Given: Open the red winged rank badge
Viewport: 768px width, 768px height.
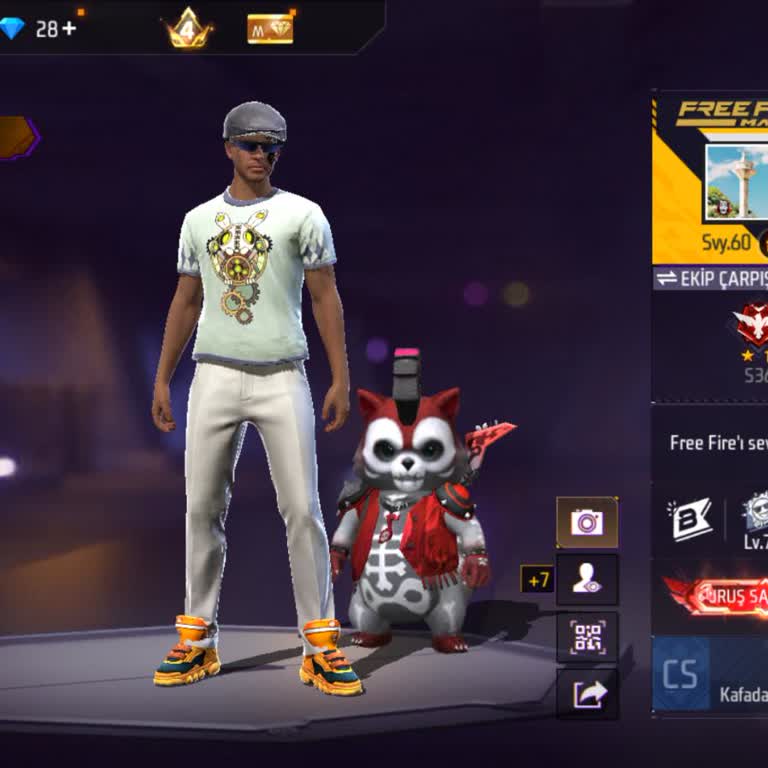Looking at the screenshot, I should [752, 325].
